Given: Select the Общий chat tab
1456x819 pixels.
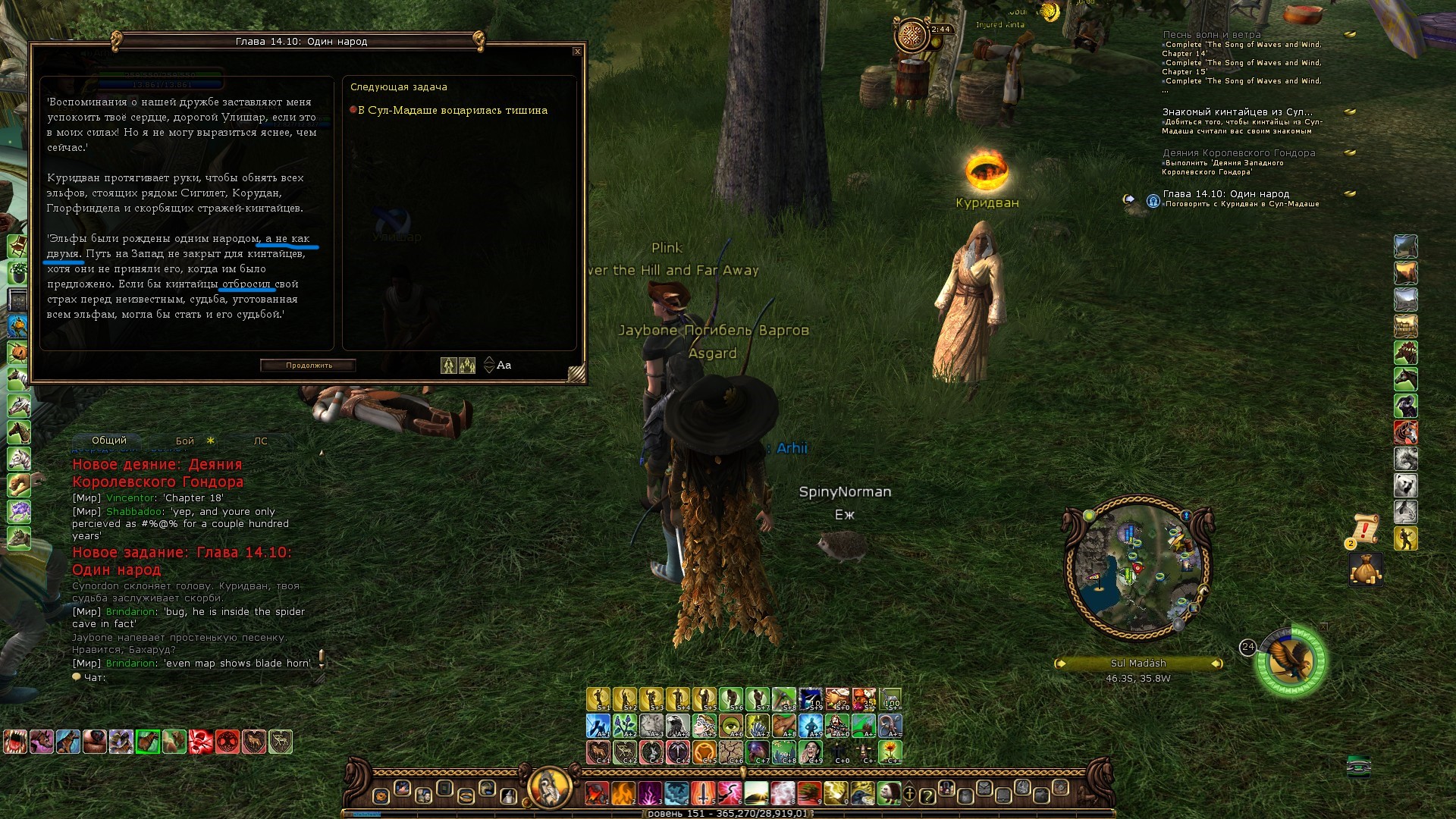Looking at the screenshot, I should (x=109, y=441).
